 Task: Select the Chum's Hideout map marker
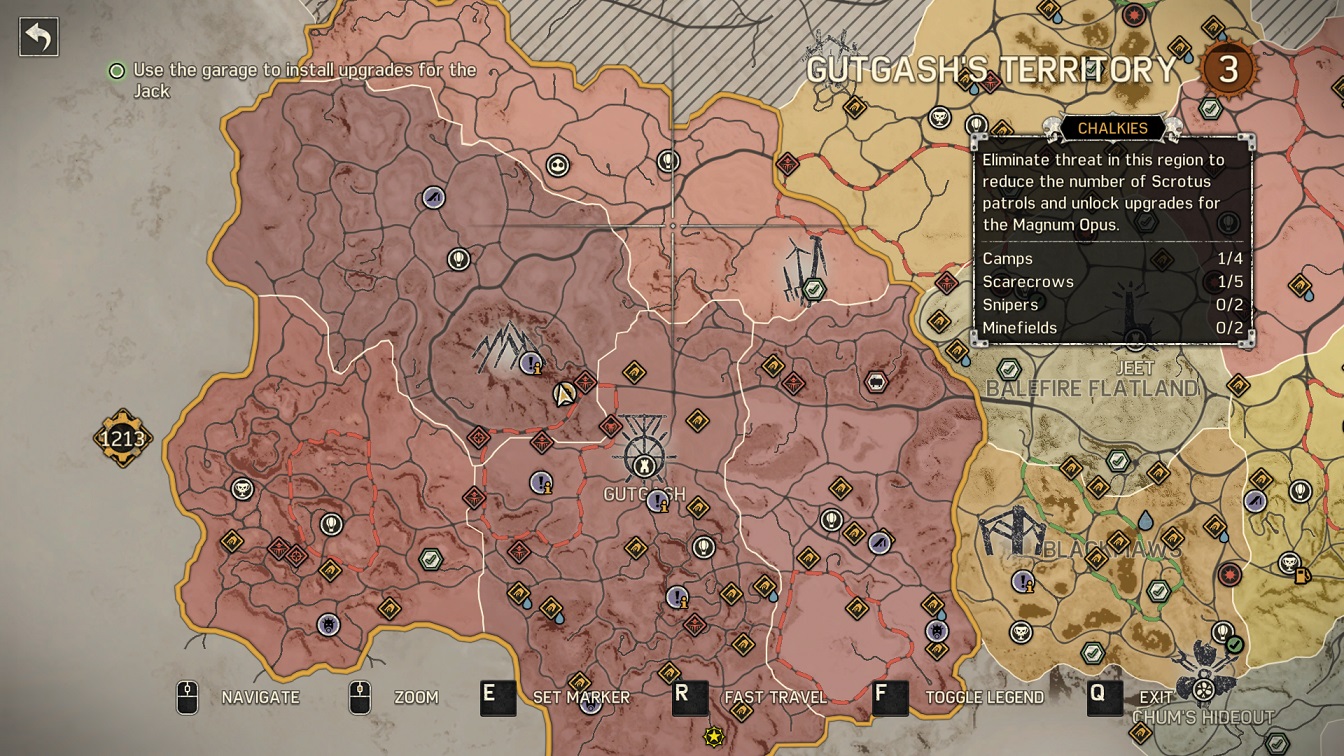[x=1204, y=686]
